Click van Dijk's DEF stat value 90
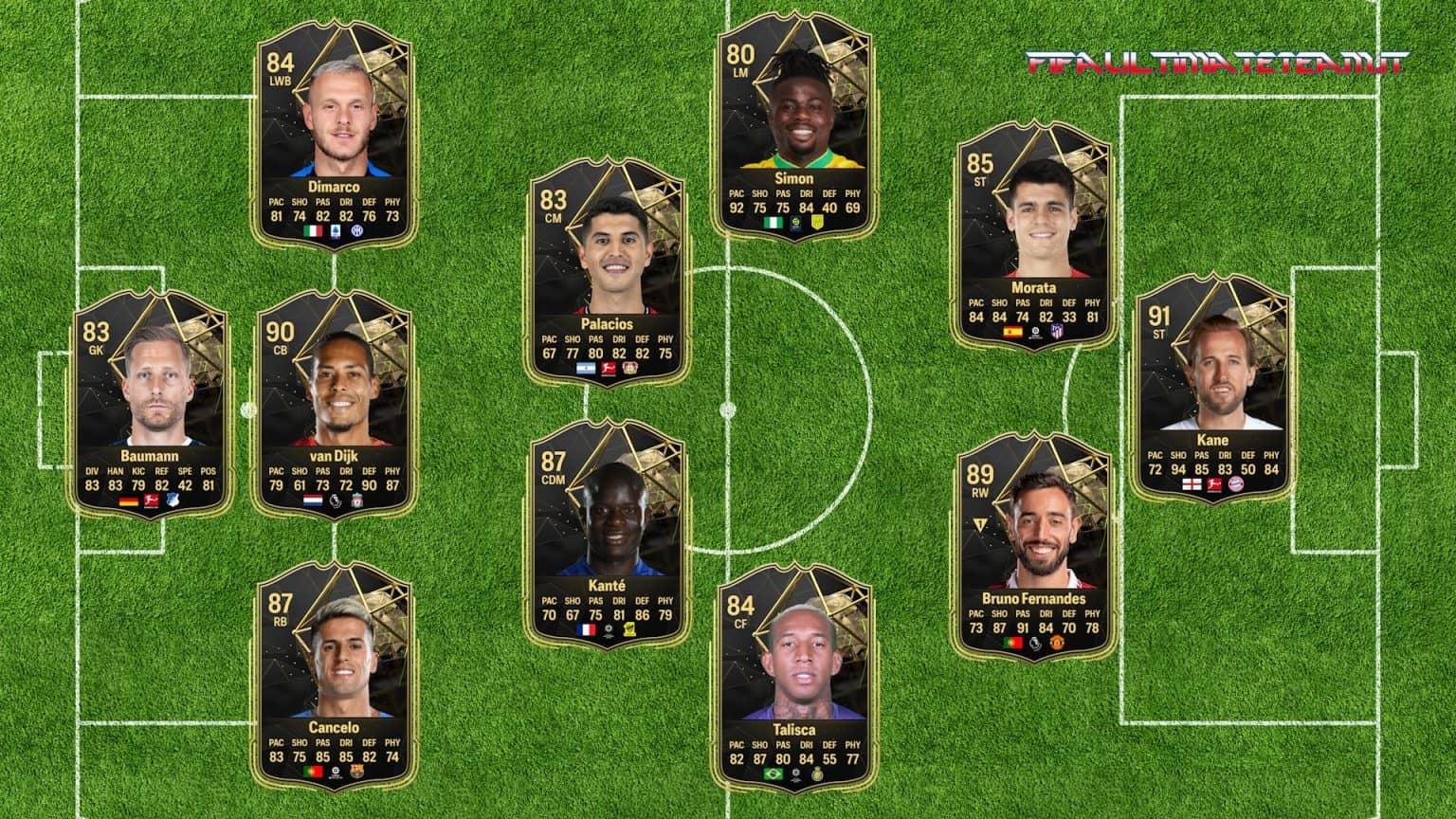This screenshot has height=819, width=1456. (x=369, y=485)
